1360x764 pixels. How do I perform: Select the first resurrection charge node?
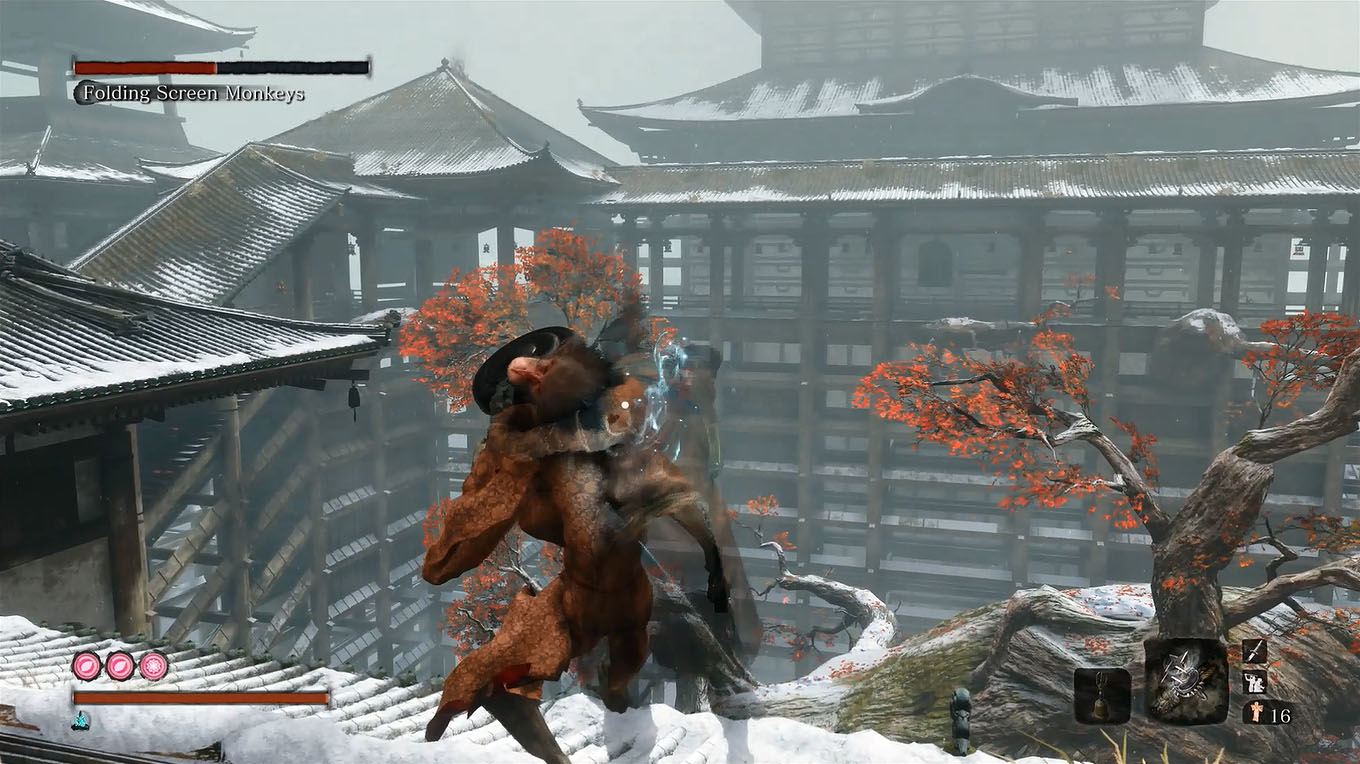[x=84, y=663]
